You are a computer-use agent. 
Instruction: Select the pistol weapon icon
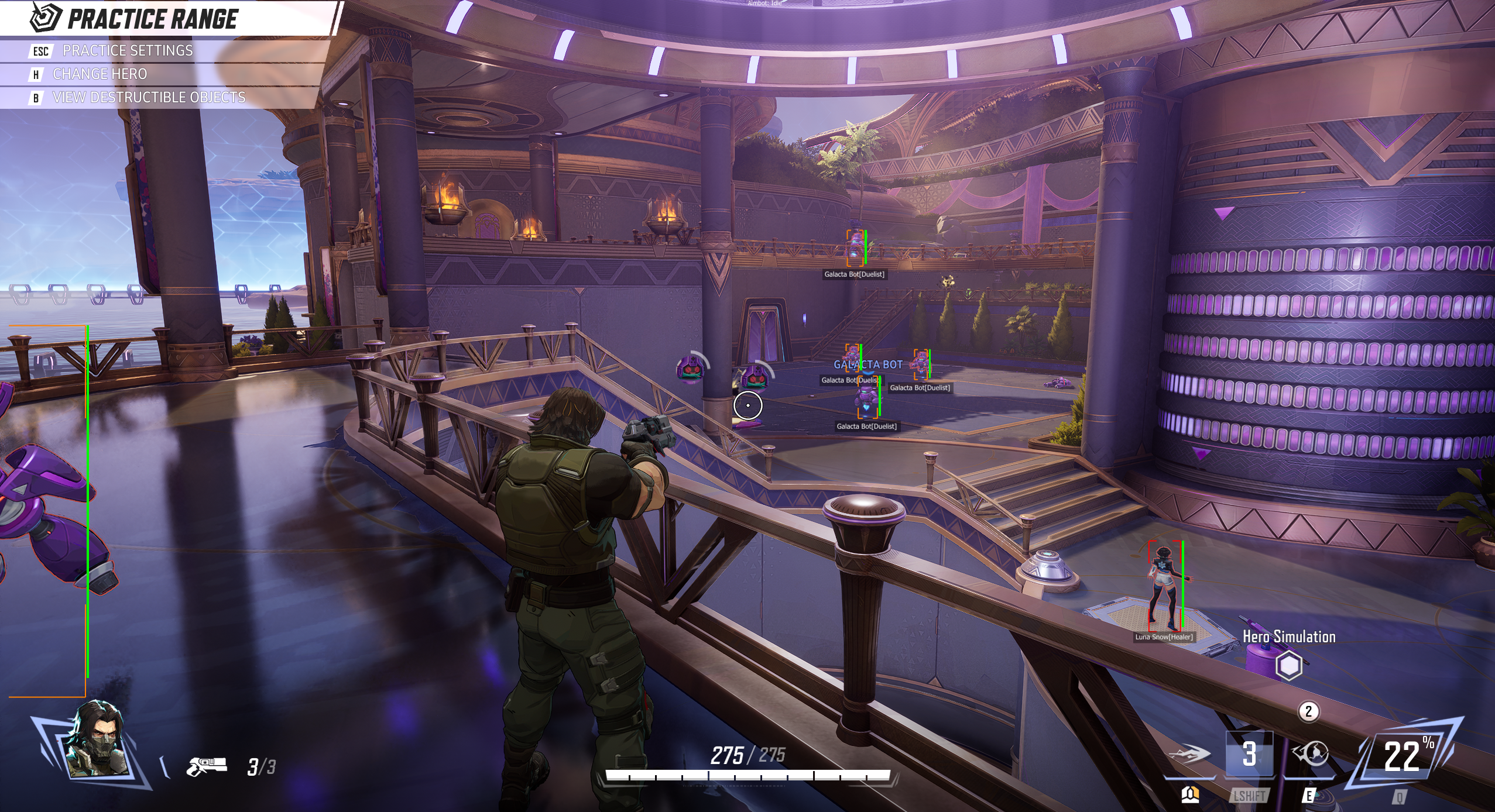(205, 766)
